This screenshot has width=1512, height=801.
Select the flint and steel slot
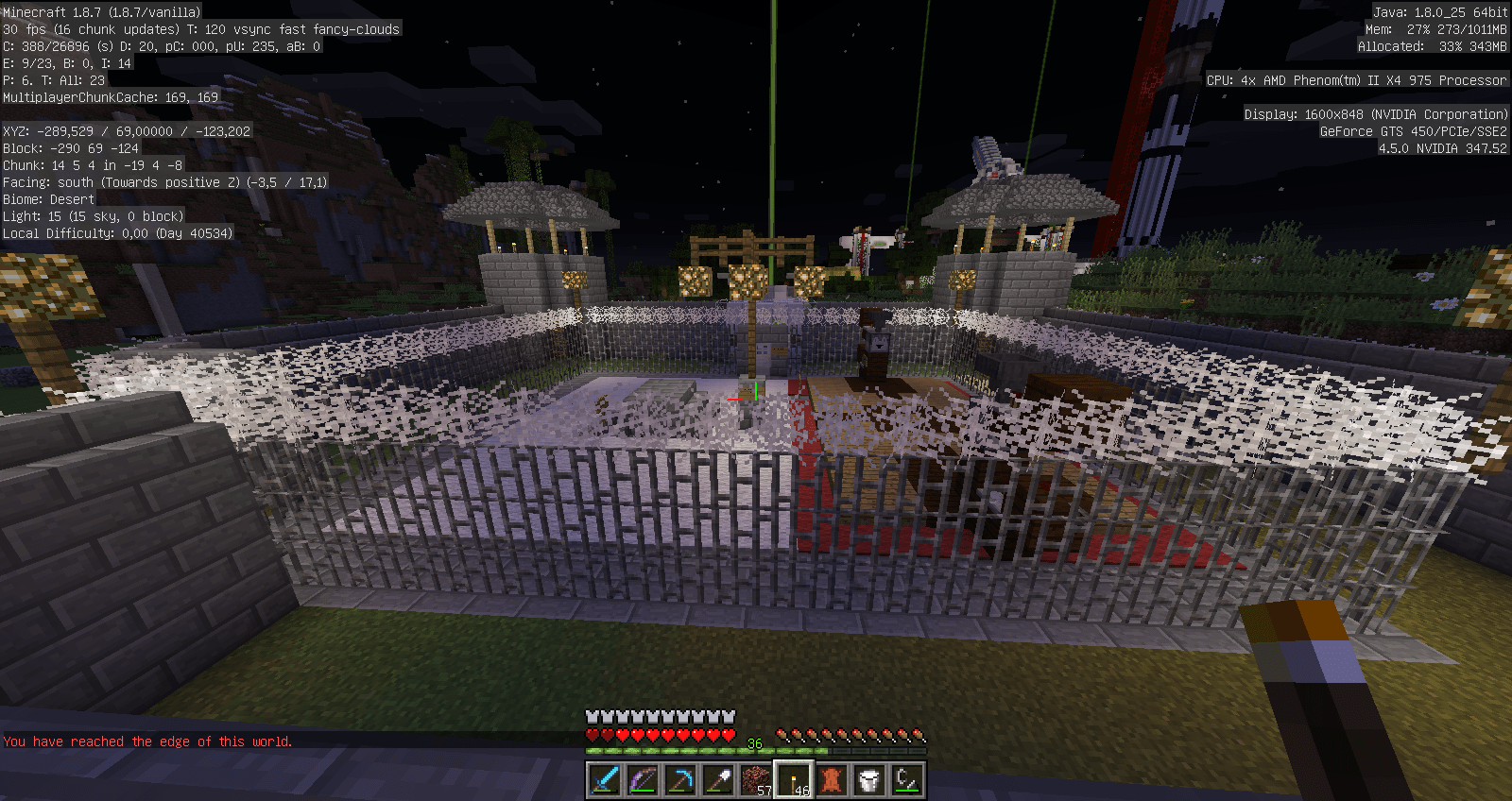(907, 780)
